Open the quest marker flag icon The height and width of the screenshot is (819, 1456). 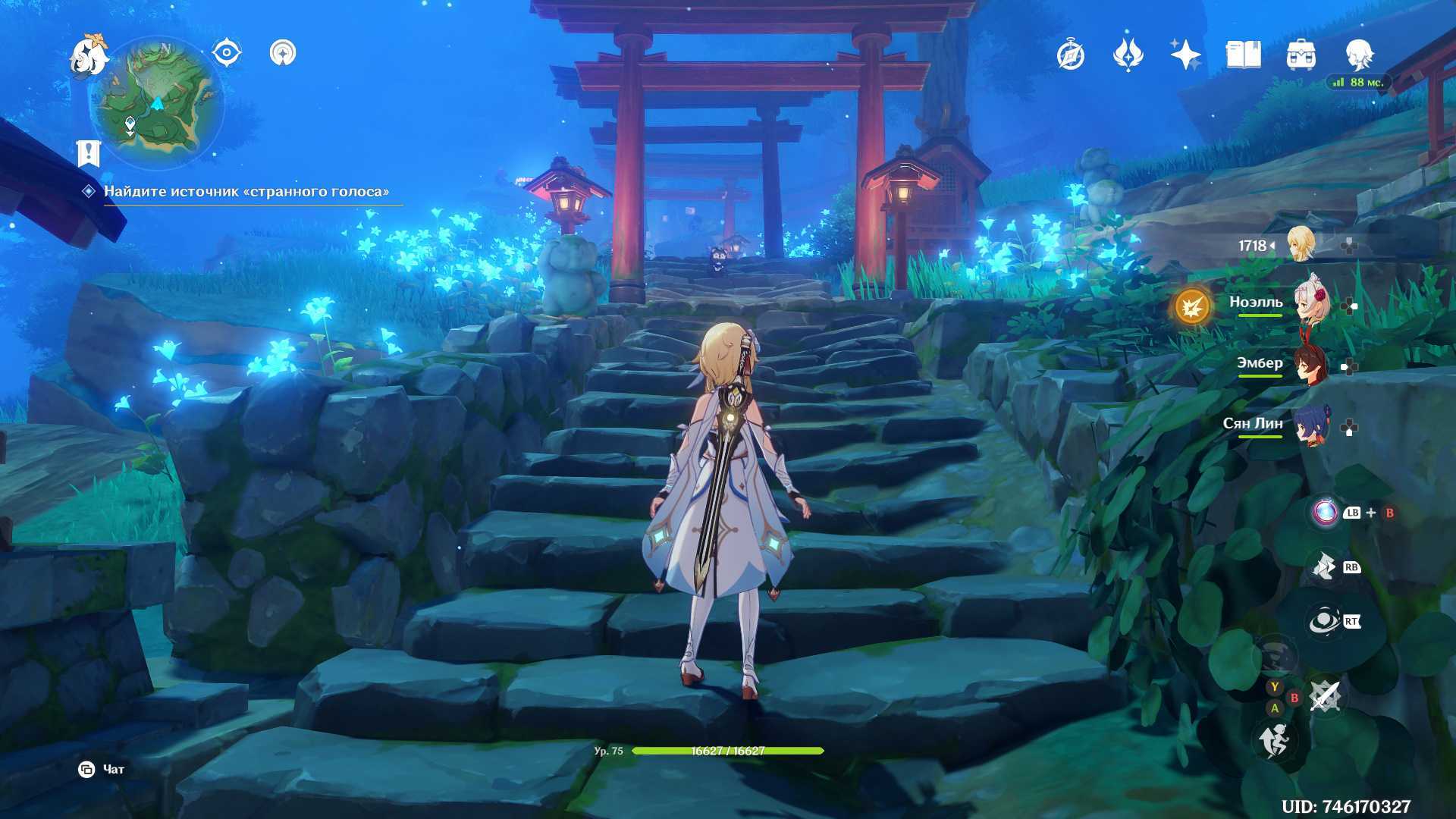[89, 153]
